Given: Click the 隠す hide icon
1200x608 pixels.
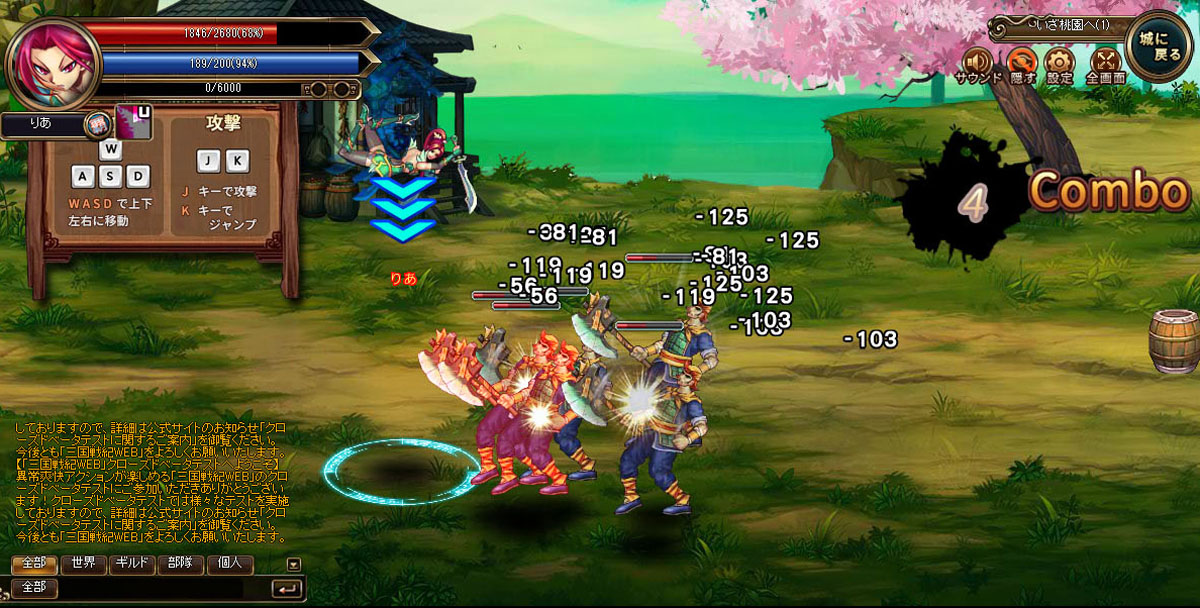Looking at the screenshot, I should tap(1022, 62).
